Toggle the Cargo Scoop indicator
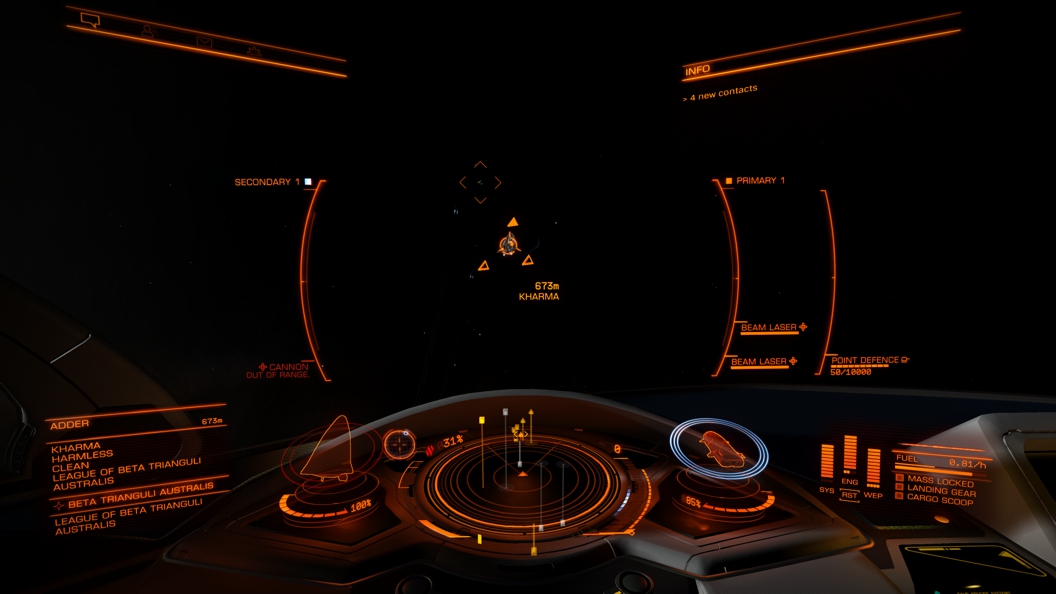 coord(941,499)
